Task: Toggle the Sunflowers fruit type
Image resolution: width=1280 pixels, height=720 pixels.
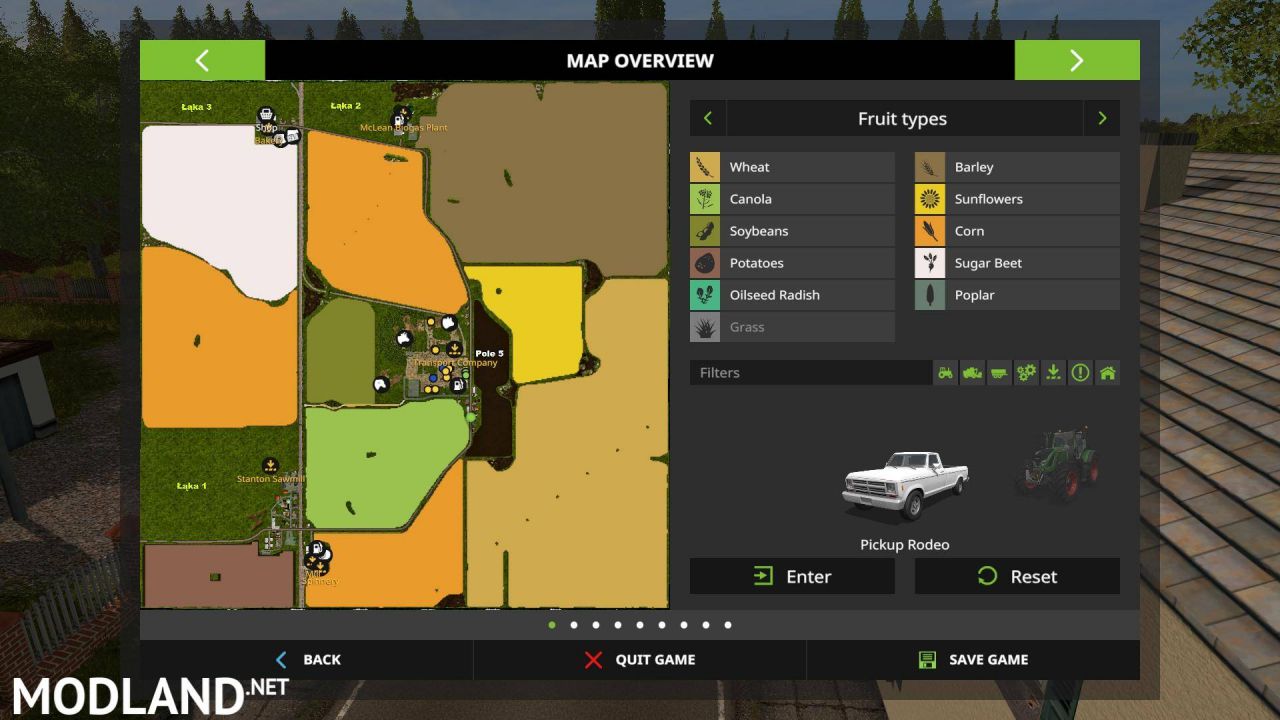Action: tap(1016, 198)
